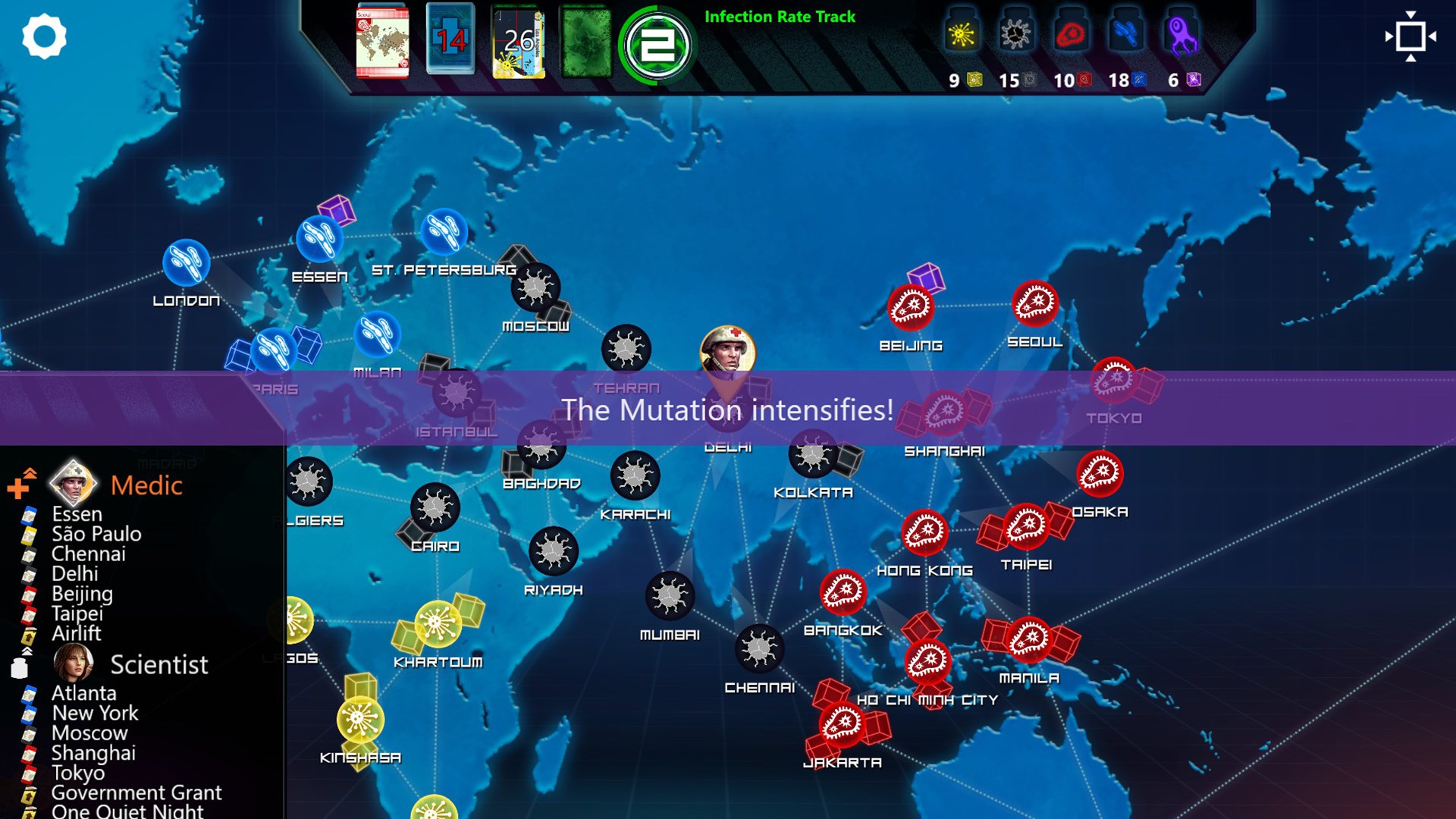1456x819 pixels.
Task: Select the blue player deck showing 14 cards
Action: point(449,38)
